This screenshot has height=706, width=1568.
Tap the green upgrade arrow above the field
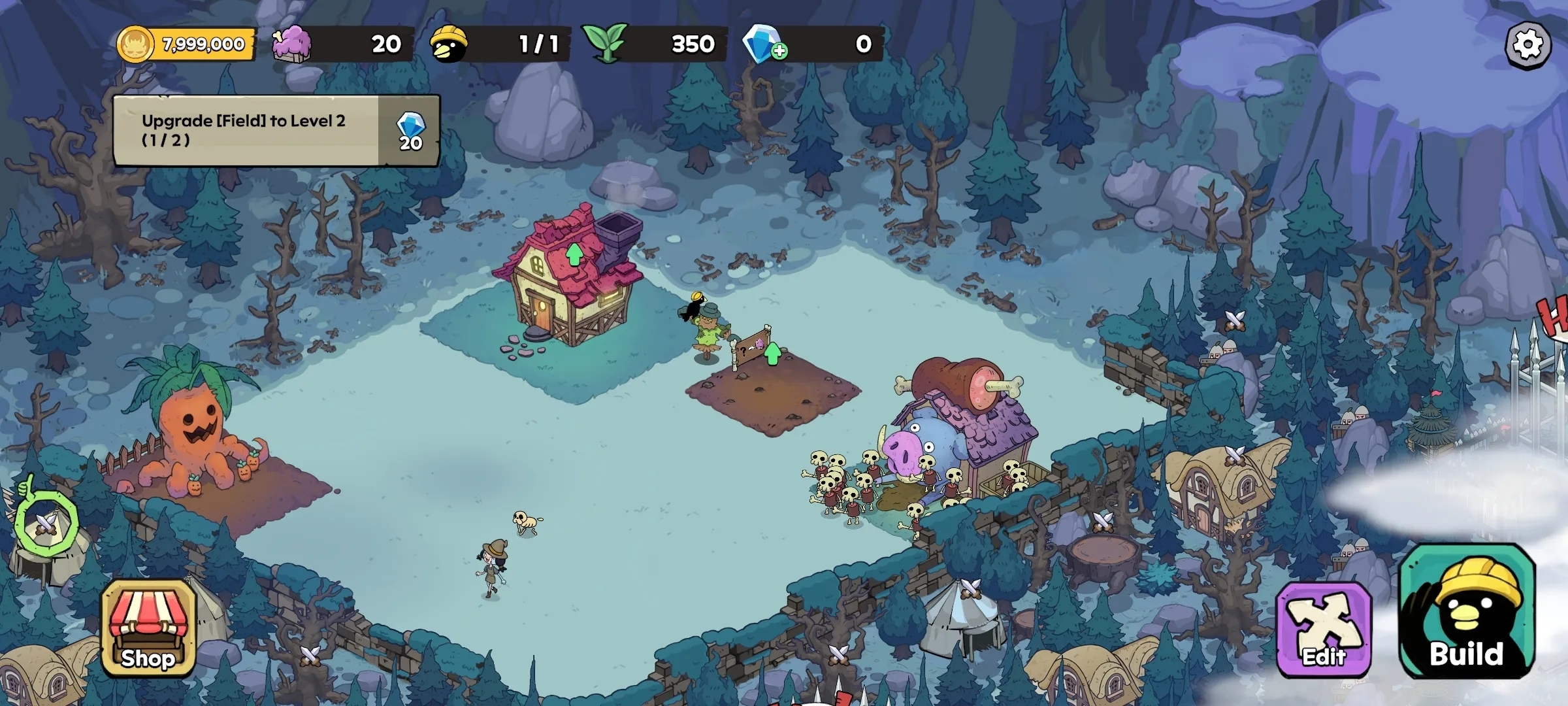pyautogui.click(x=773, y=354)
